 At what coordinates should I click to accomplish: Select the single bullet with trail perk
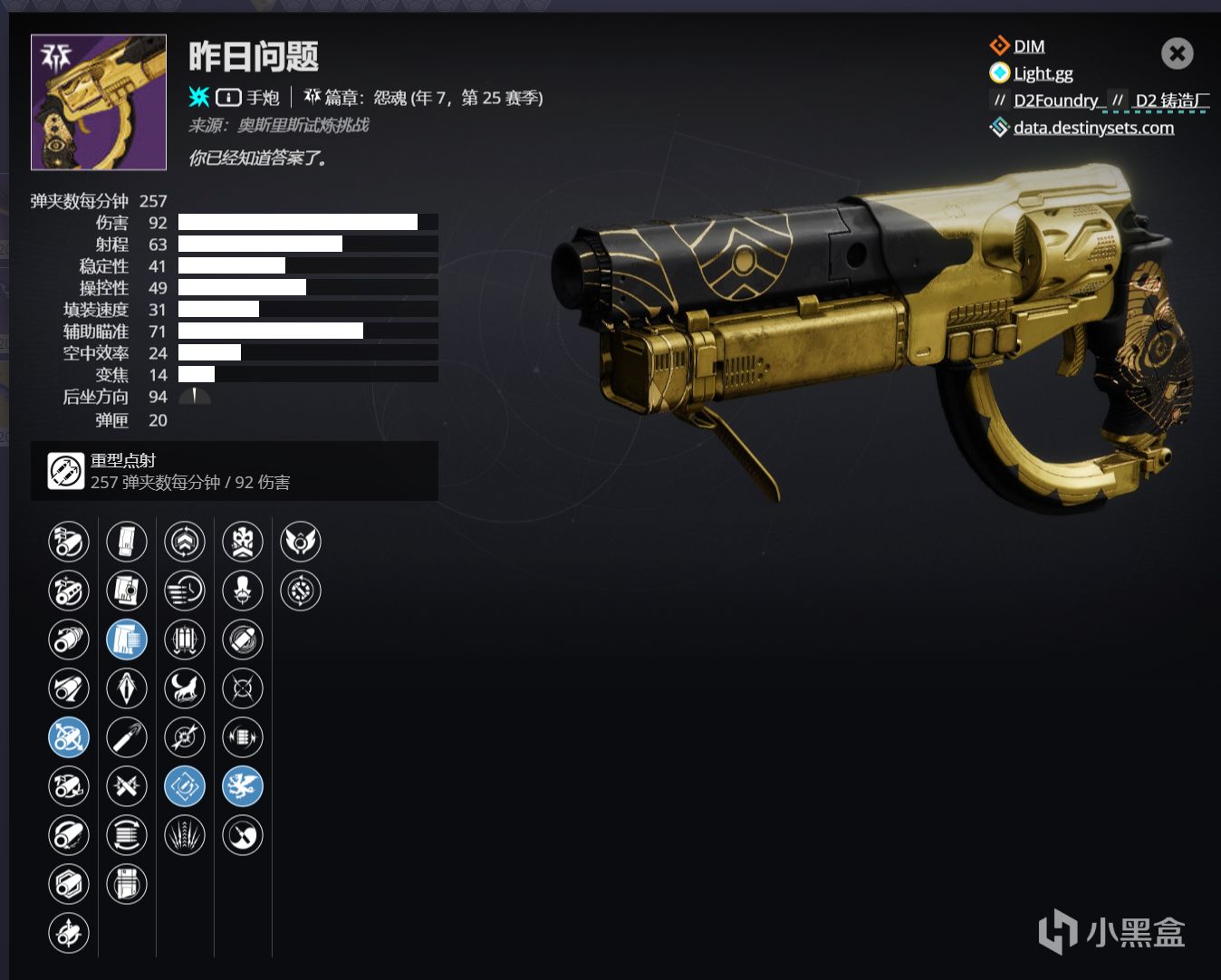(x=127, y=737)
